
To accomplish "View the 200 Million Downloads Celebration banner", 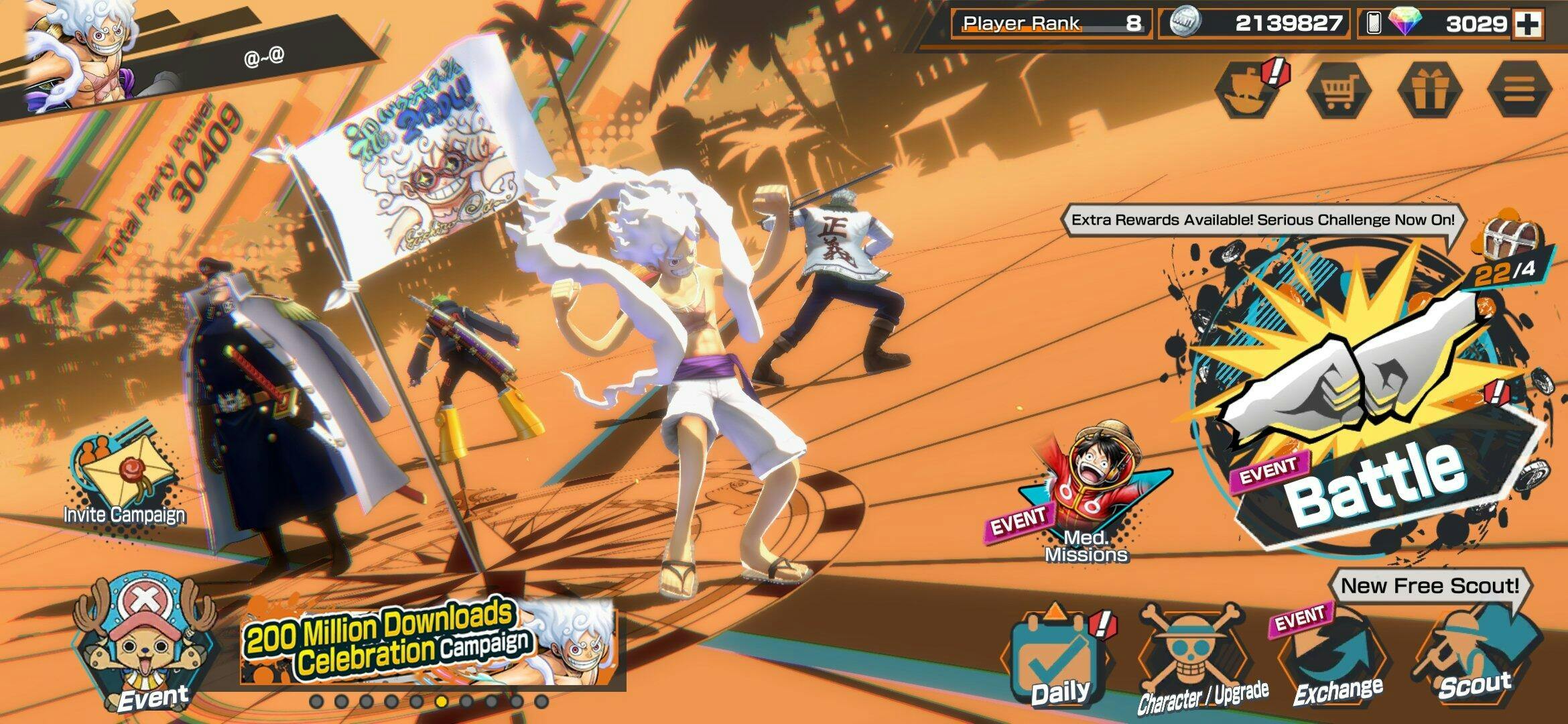I will point(429,644).
